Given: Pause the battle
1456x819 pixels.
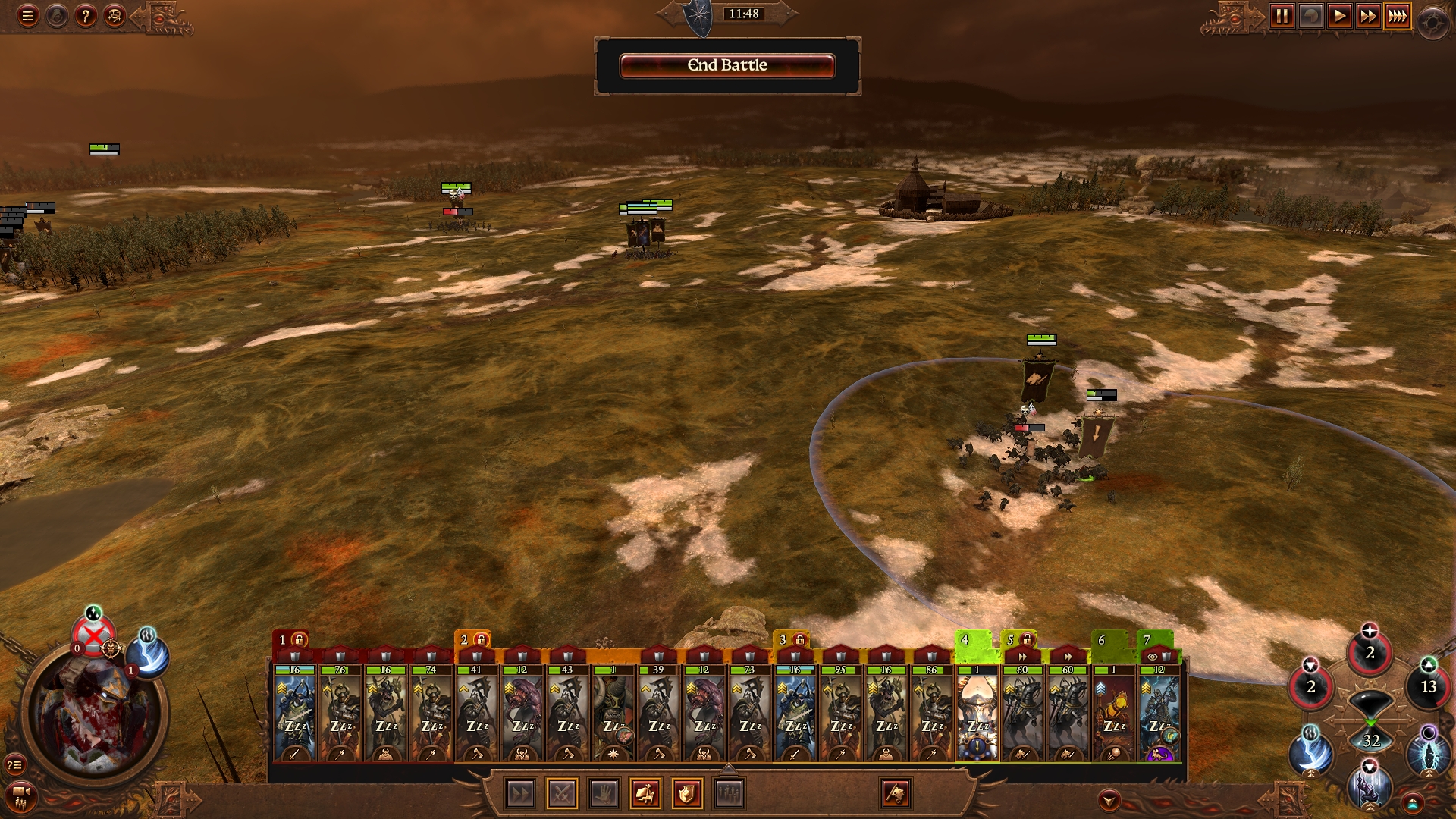Looking at the screenshot, I should point(1282,16).
